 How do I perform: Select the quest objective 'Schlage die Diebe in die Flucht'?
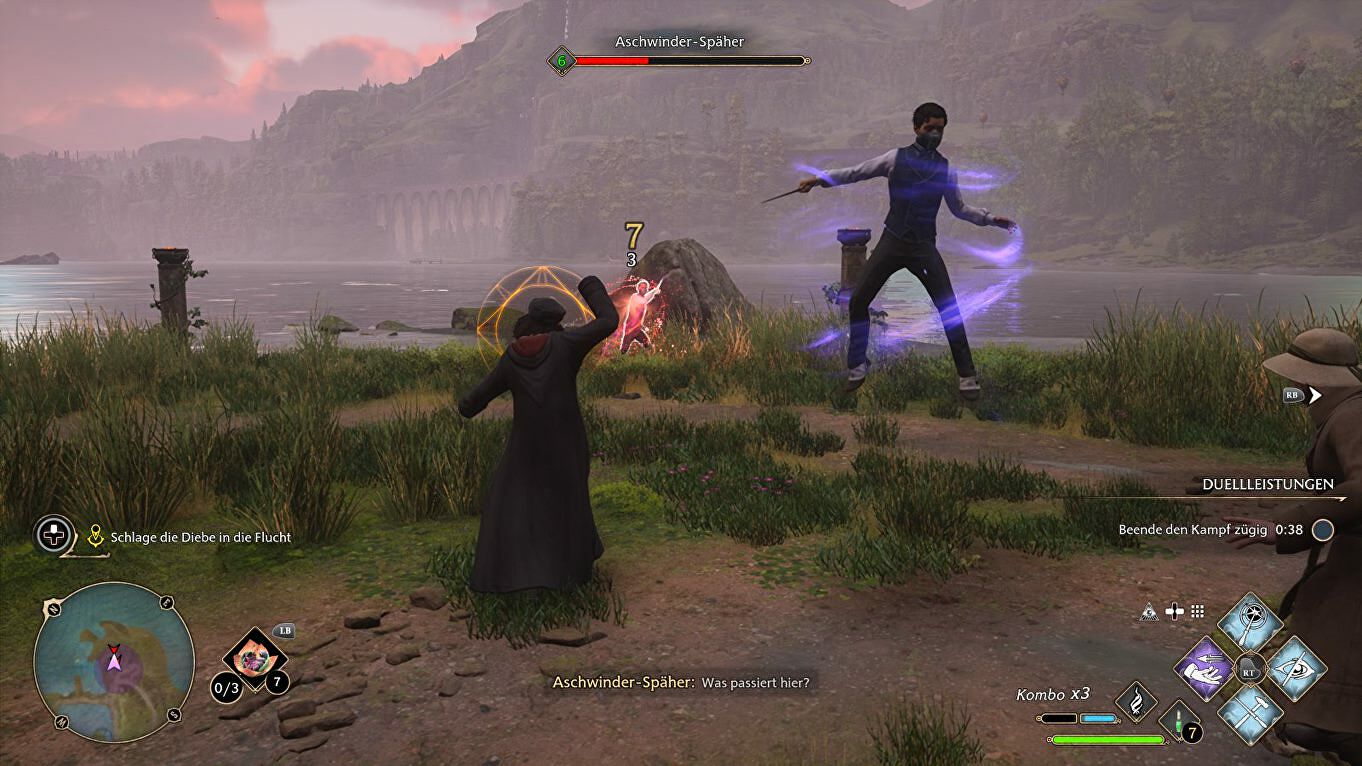(x=201, y=537)
